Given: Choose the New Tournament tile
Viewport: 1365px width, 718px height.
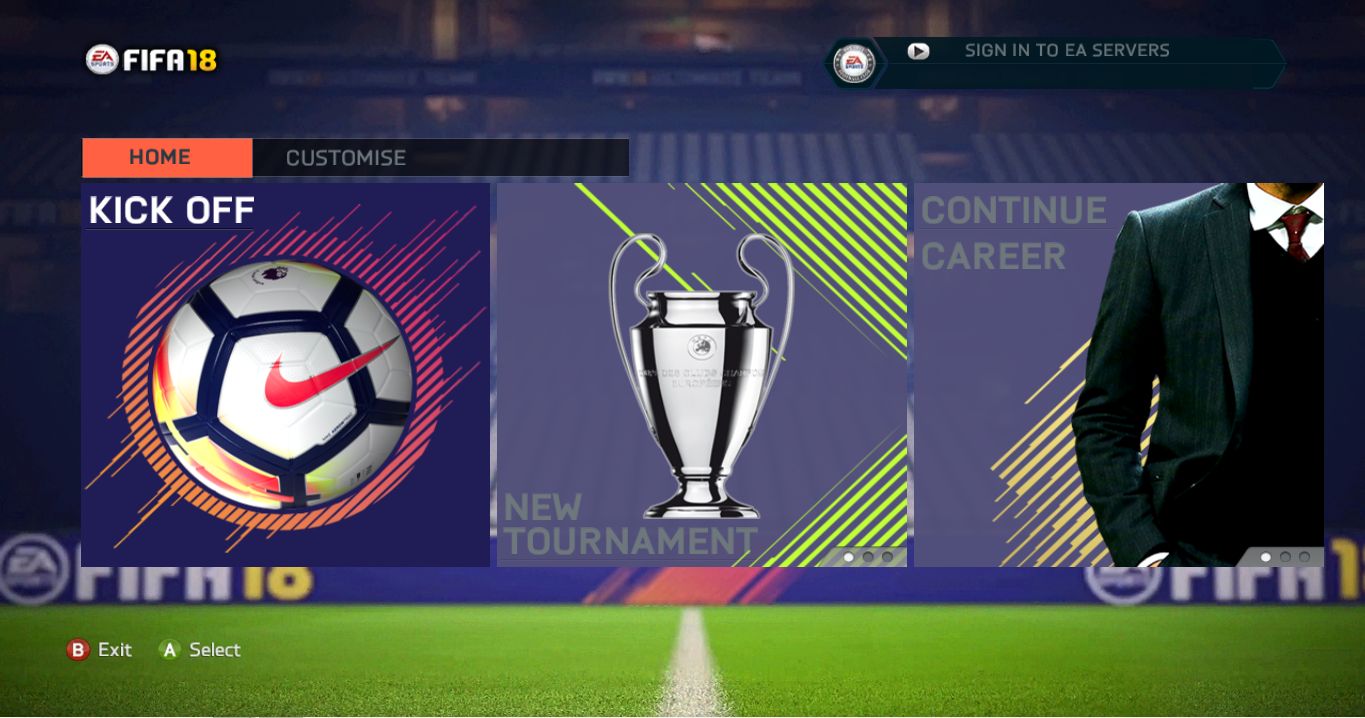Looking at the screenshot, I should tap(701, 375).
